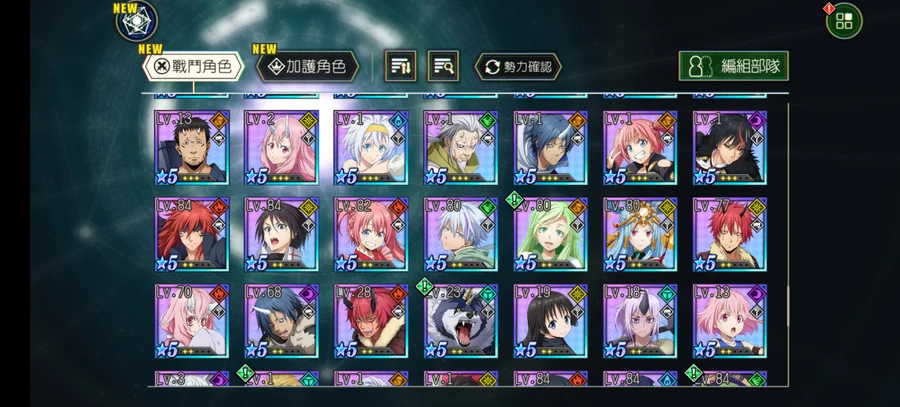The height and width of the screenshot is (407, 900).
Task: Click the 勢力確認 button
Action: [x=517, y=67]
